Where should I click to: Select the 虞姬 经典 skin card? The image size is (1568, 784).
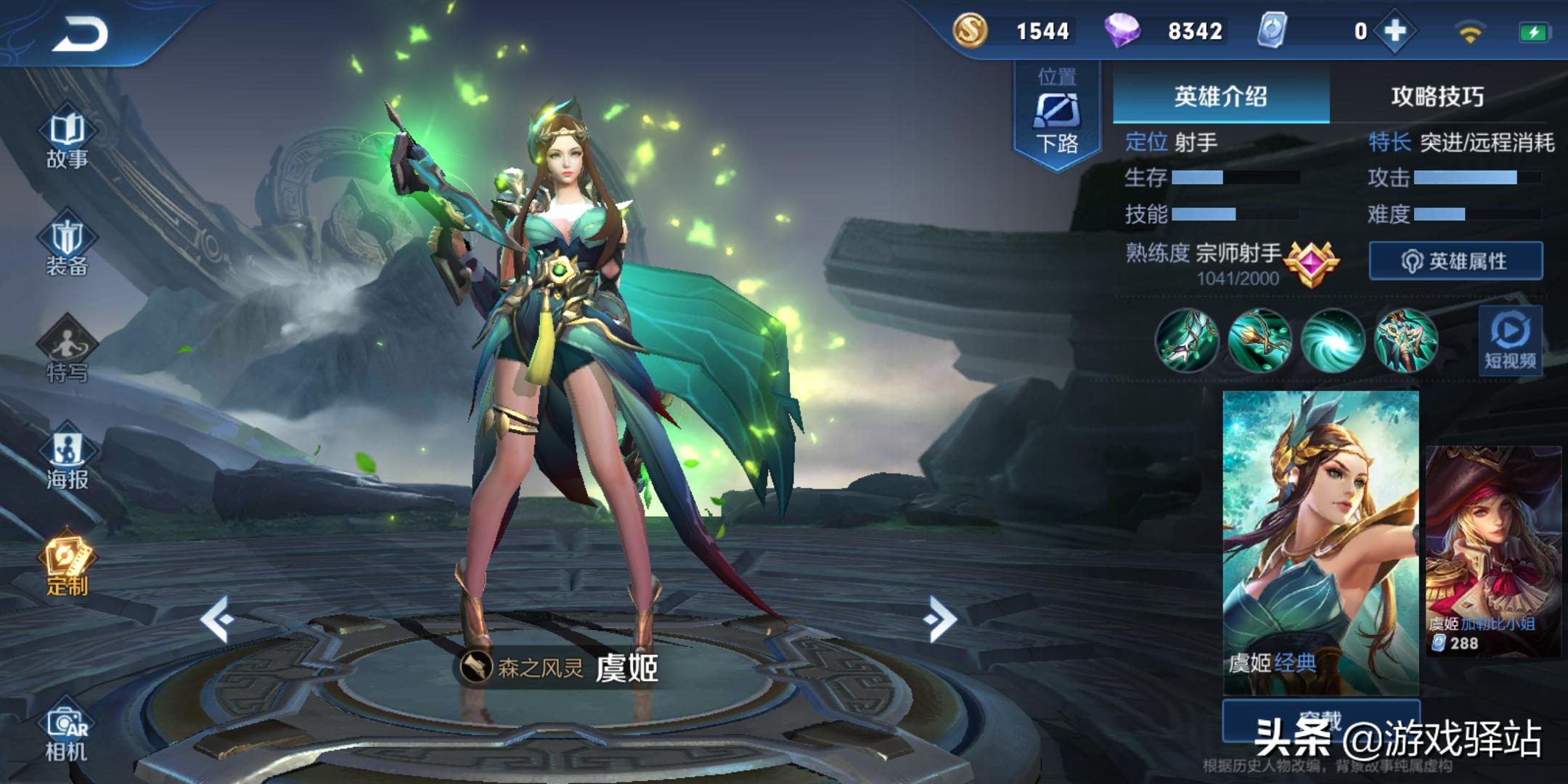coord(1320,542)
